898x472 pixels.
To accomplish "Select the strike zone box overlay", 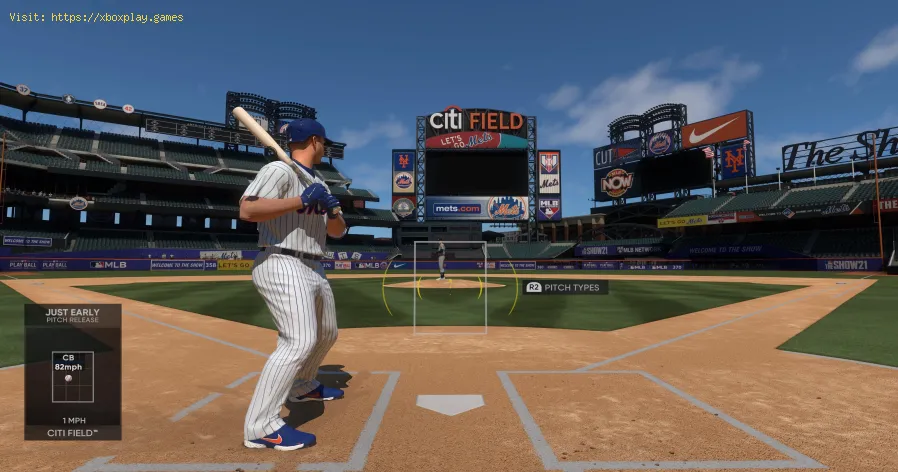I will click(x=450, y=287).
